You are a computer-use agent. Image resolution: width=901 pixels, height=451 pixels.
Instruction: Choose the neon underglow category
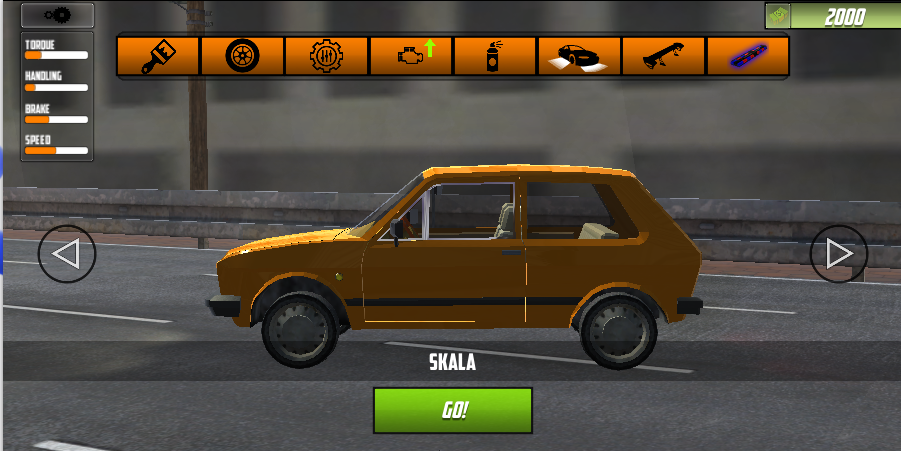click(747, 56)
